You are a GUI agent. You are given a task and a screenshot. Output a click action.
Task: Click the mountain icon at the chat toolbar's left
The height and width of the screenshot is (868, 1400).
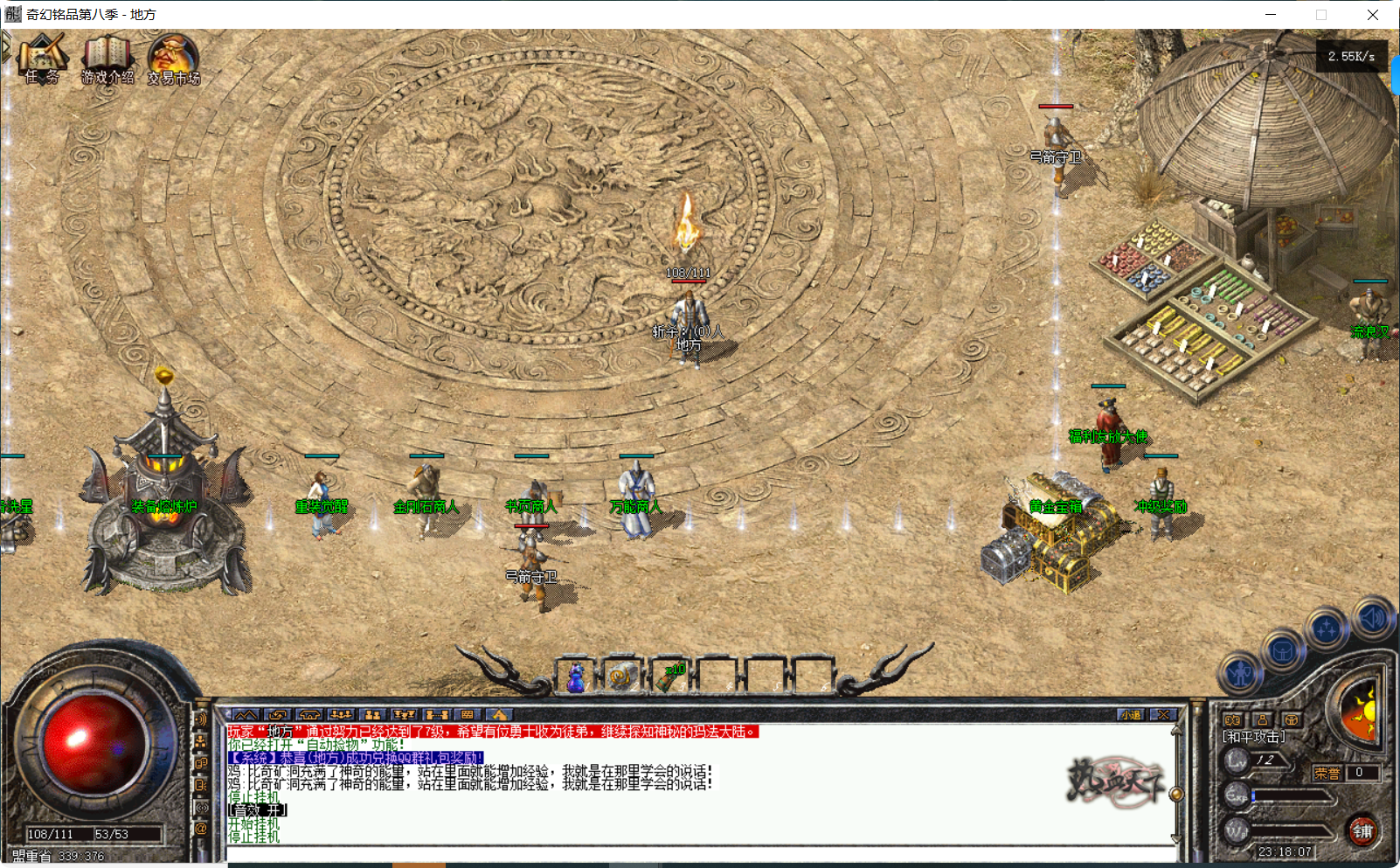(x=246, y=715)
